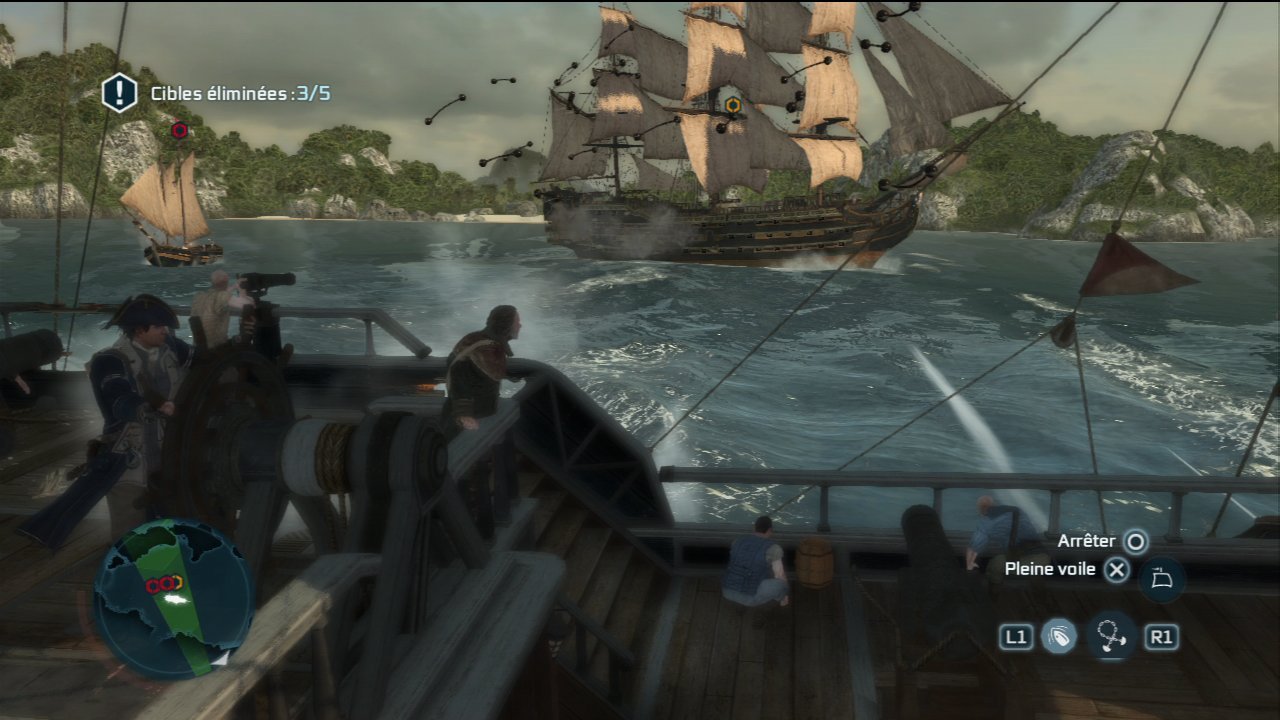The width and height of the screenshot is (1280, 720).
Task: Click the yellow target marker on the large ship
Action: pos(733,105)
